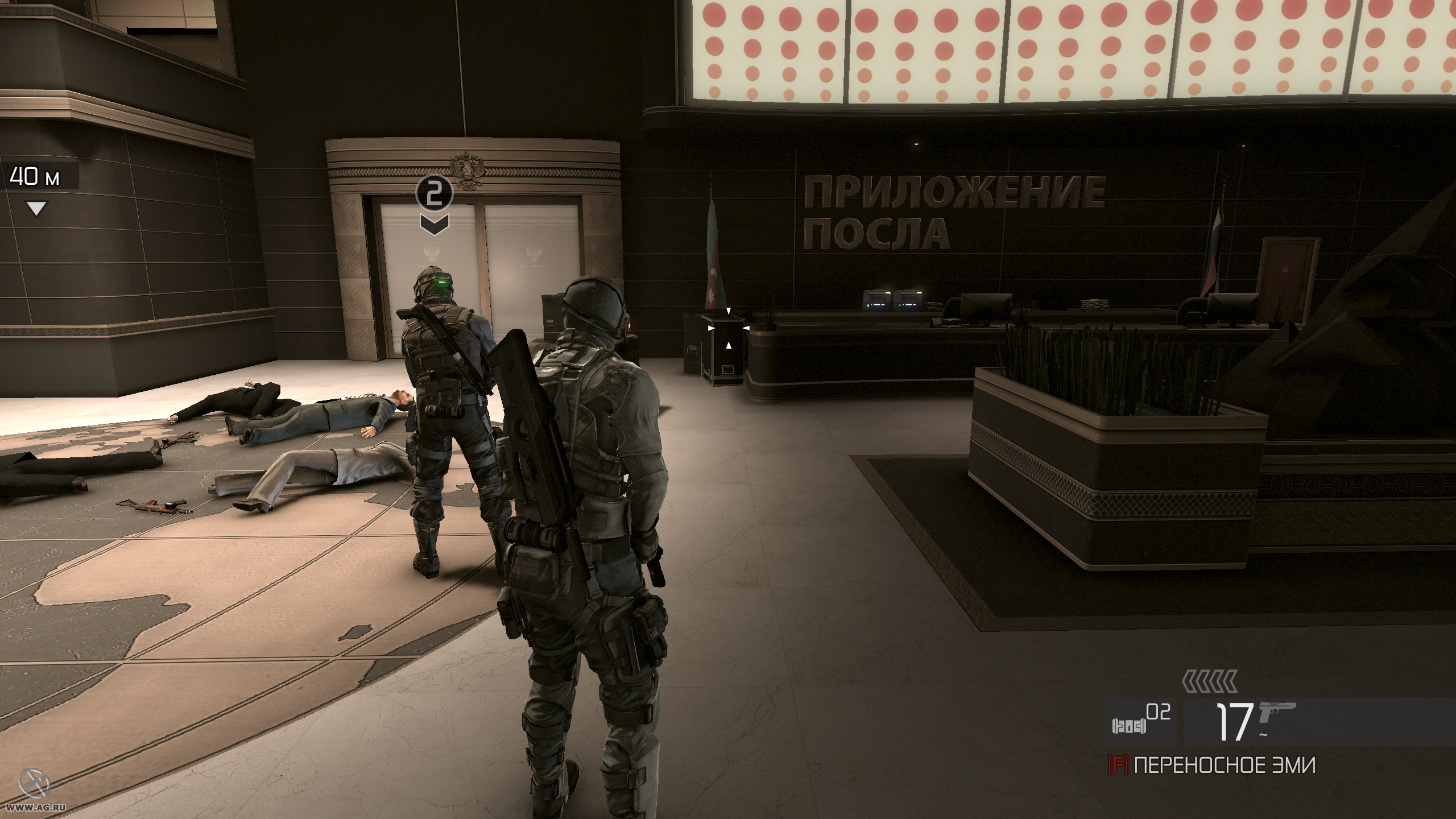Screen dimensions: 1456x819
Task: Click the red [F] key prompt icon
Action: point(1119,764)
